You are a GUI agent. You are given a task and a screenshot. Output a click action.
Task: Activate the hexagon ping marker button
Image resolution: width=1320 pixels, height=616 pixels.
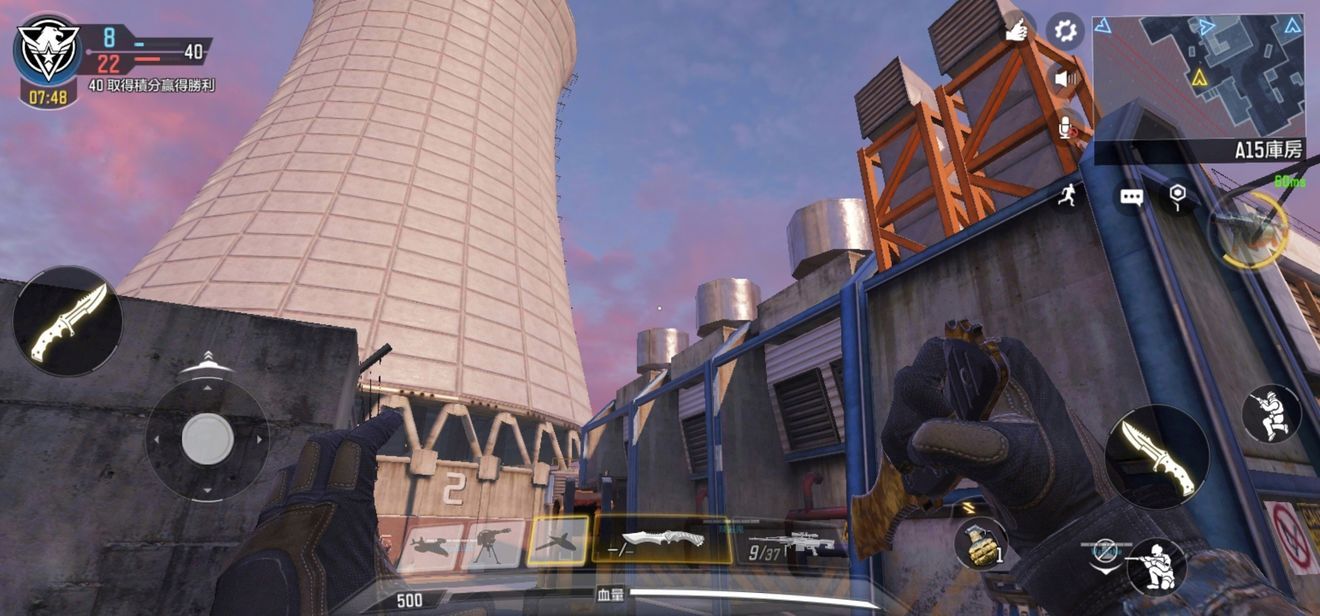(1178, 195)
